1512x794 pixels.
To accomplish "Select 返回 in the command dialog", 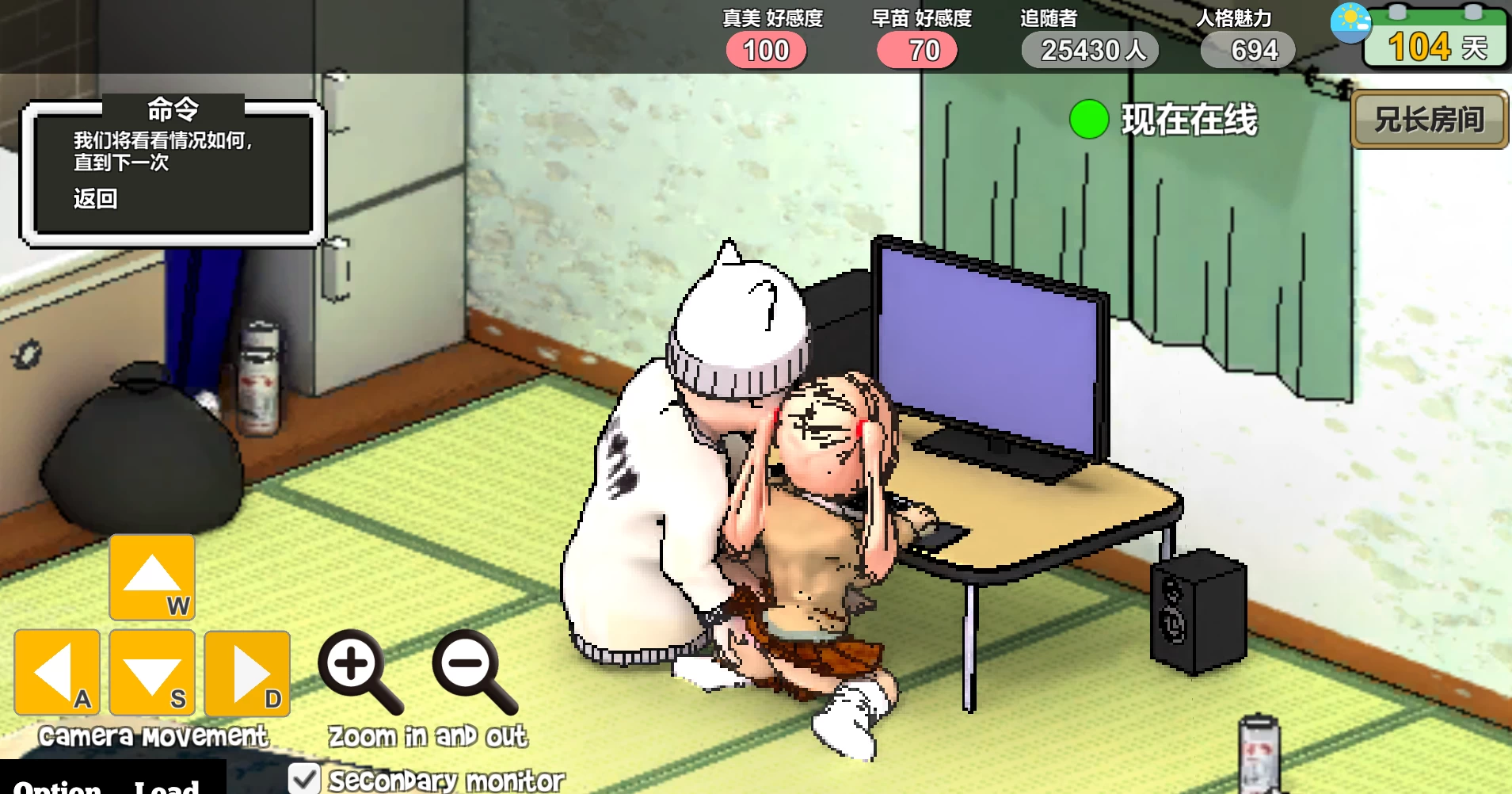I will click(98, 199).
